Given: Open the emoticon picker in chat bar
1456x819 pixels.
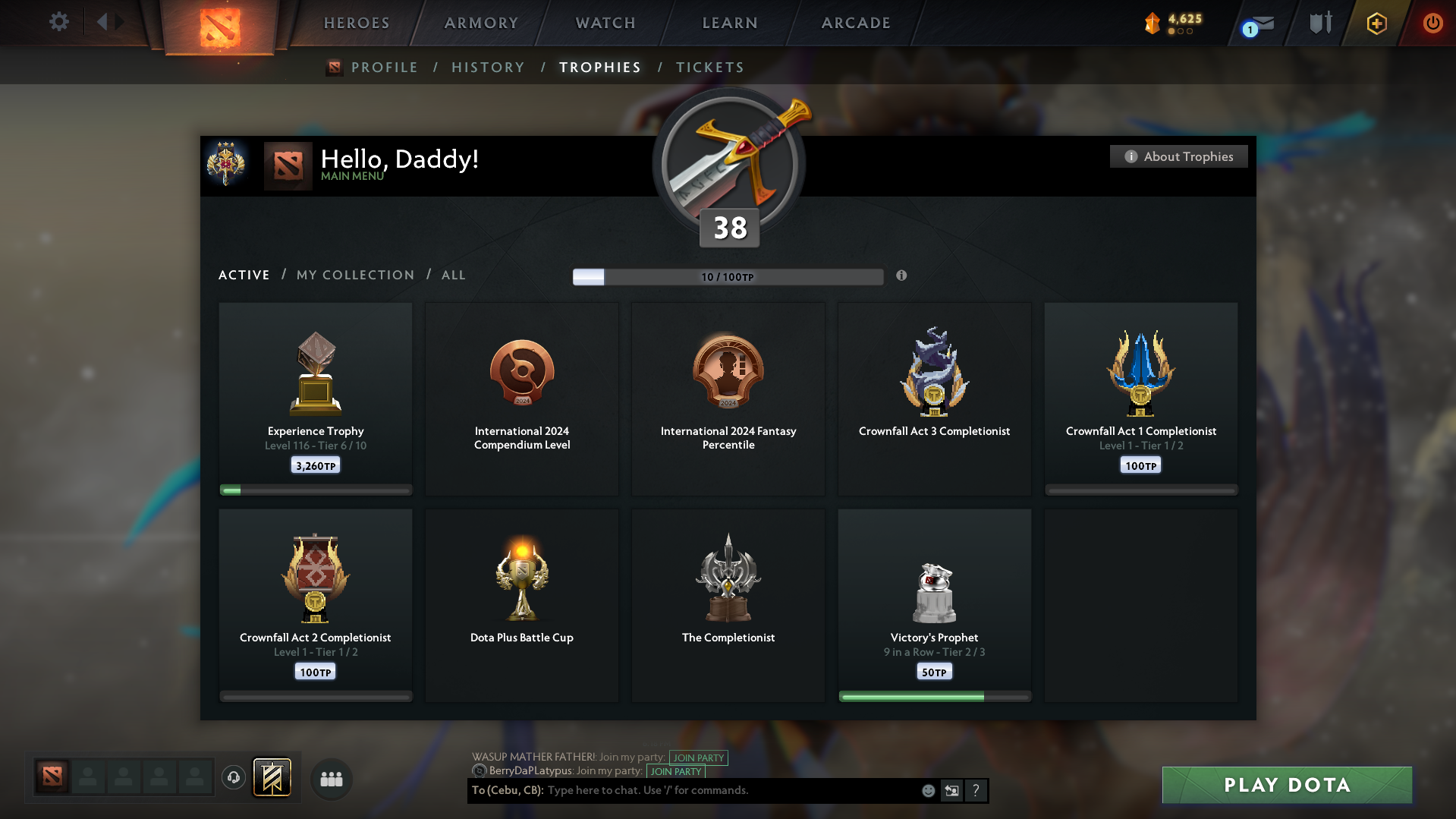Looking at the screenshot, I should pyautogui.click(x=927, y=790).
